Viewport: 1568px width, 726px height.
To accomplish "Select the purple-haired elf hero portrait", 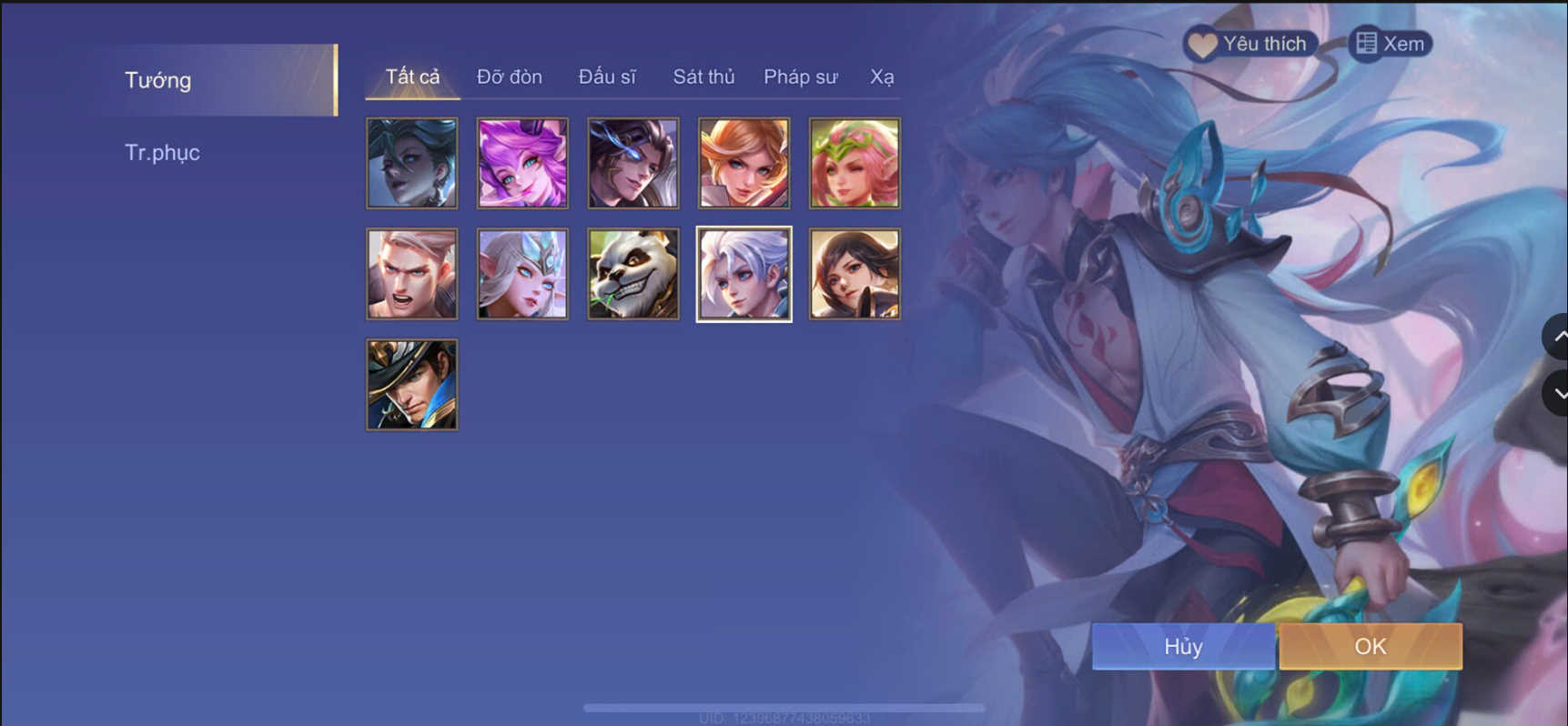I will (522, 163).
